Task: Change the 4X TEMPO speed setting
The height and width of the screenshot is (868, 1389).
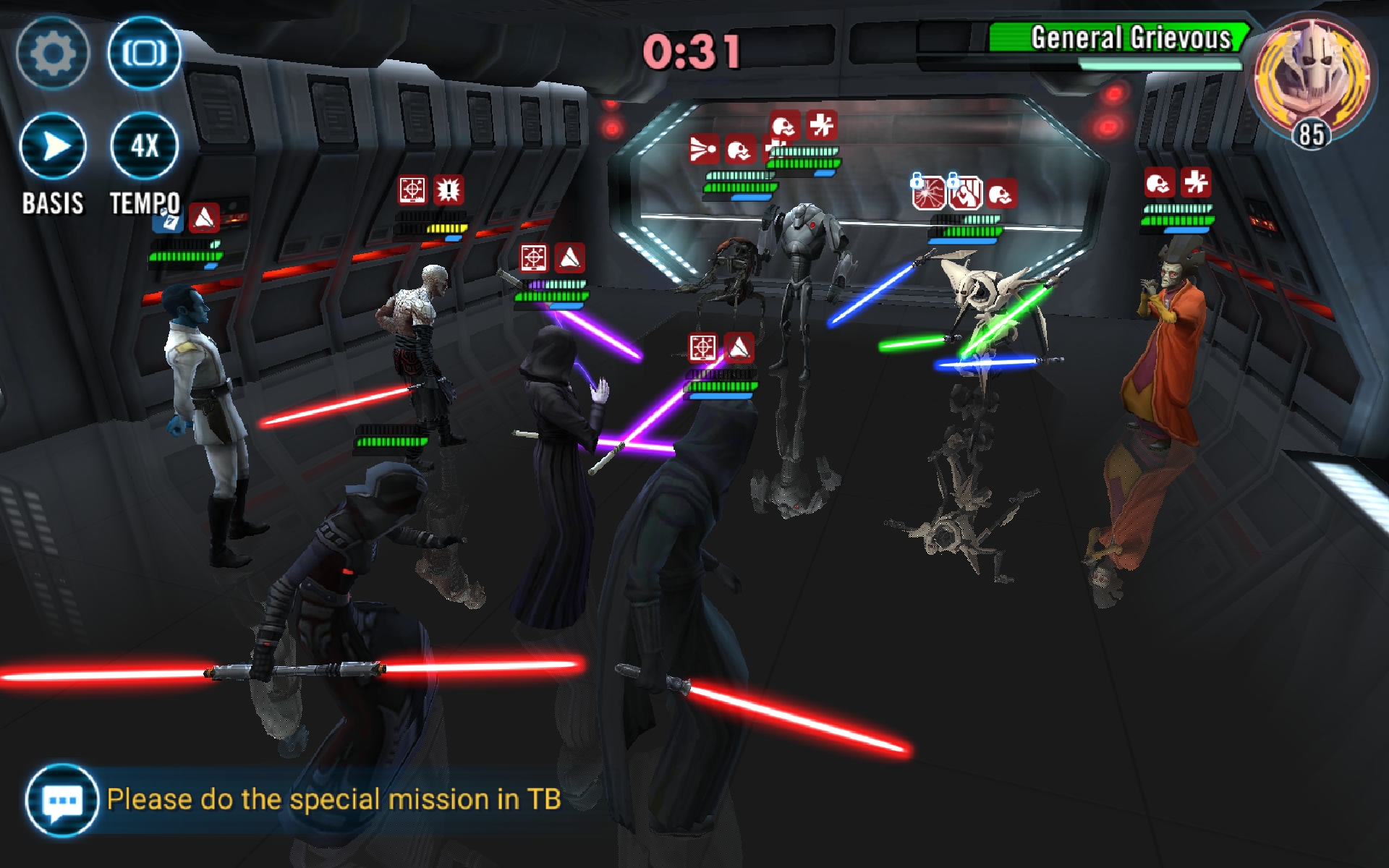Action: point(144,147)
